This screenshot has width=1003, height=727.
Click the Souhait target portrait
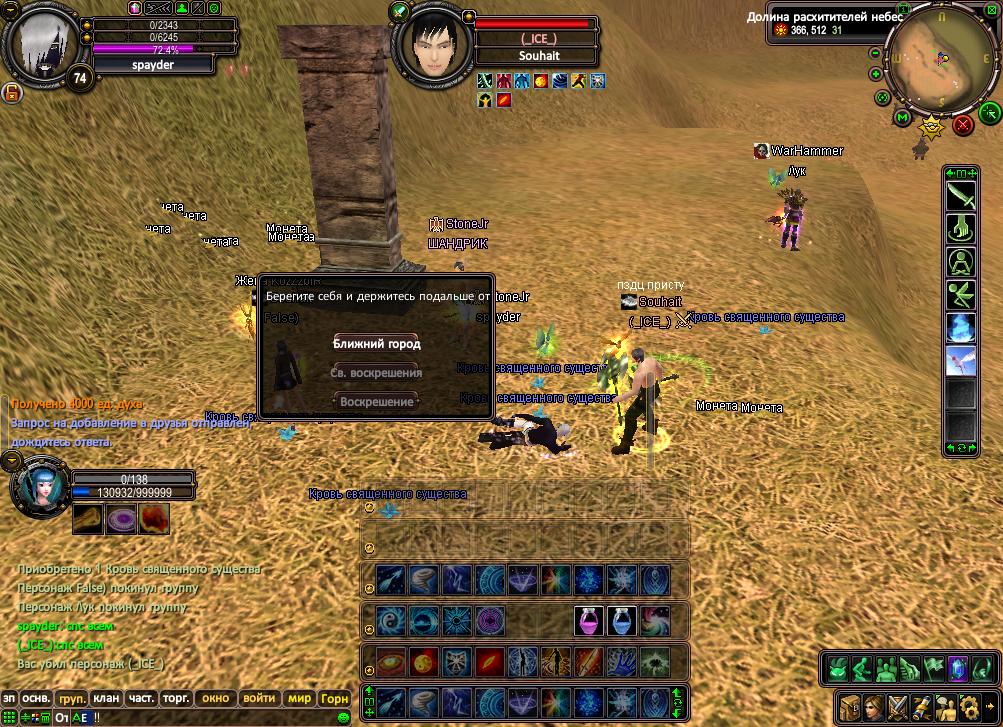pyautogui.click(x=433, y=47)
